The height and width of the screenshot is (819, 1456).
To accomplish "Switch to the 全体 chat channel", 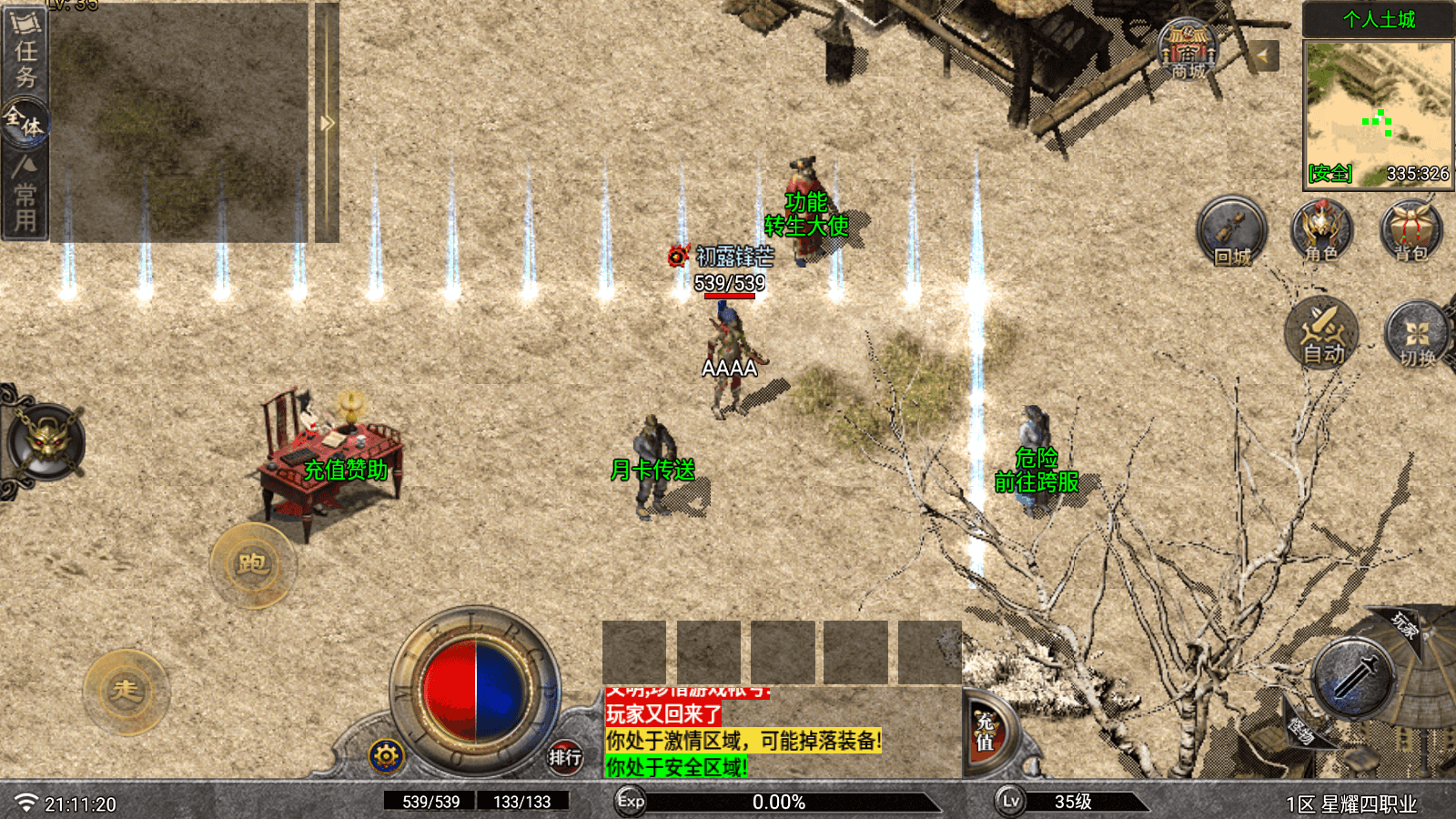I will (x=25, y=123).
